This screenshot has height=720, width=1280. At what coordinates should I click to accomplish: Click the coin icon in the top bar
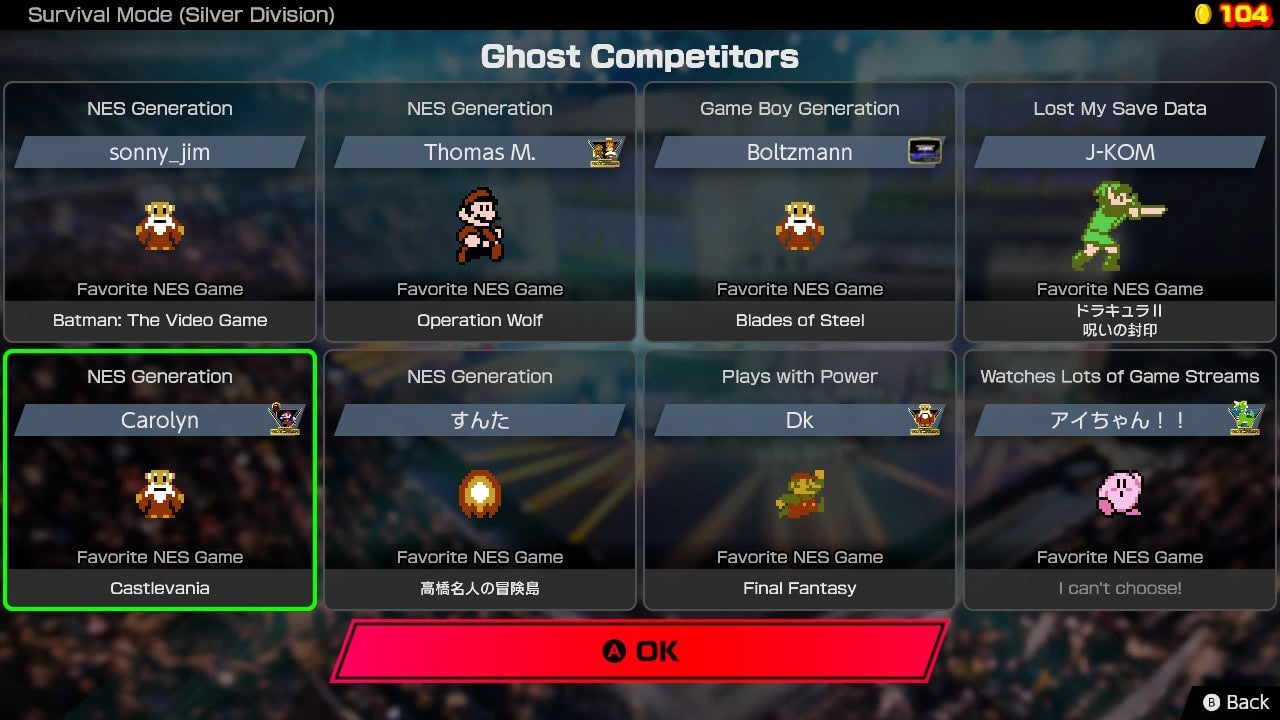(x=1201, y=15)
